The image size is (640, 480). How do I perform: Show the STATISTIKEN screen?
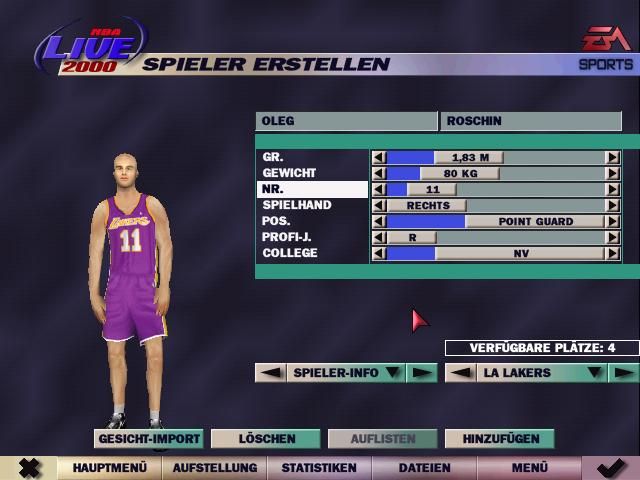point(319,467)
